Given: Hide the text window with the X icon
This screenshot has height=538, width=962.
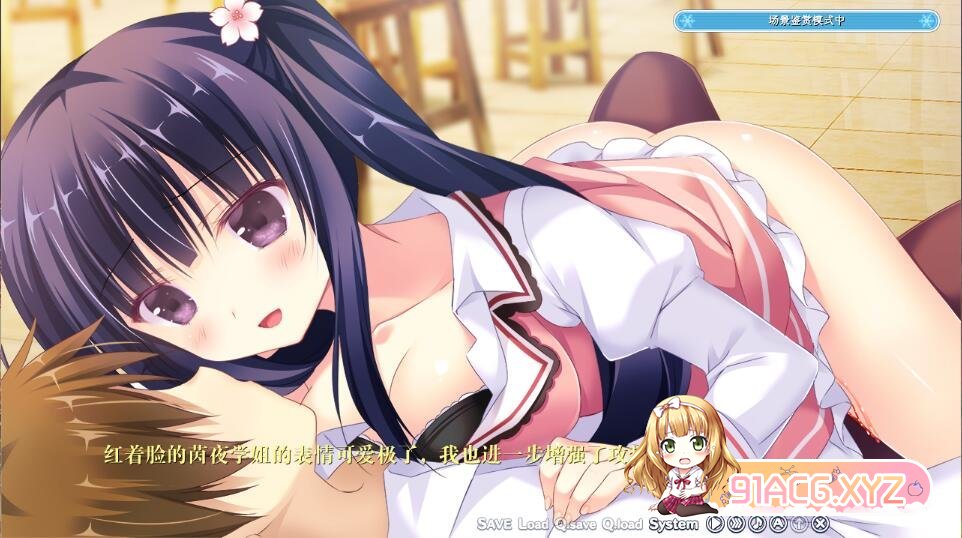Looking at the screenshot, I should 820,523.
